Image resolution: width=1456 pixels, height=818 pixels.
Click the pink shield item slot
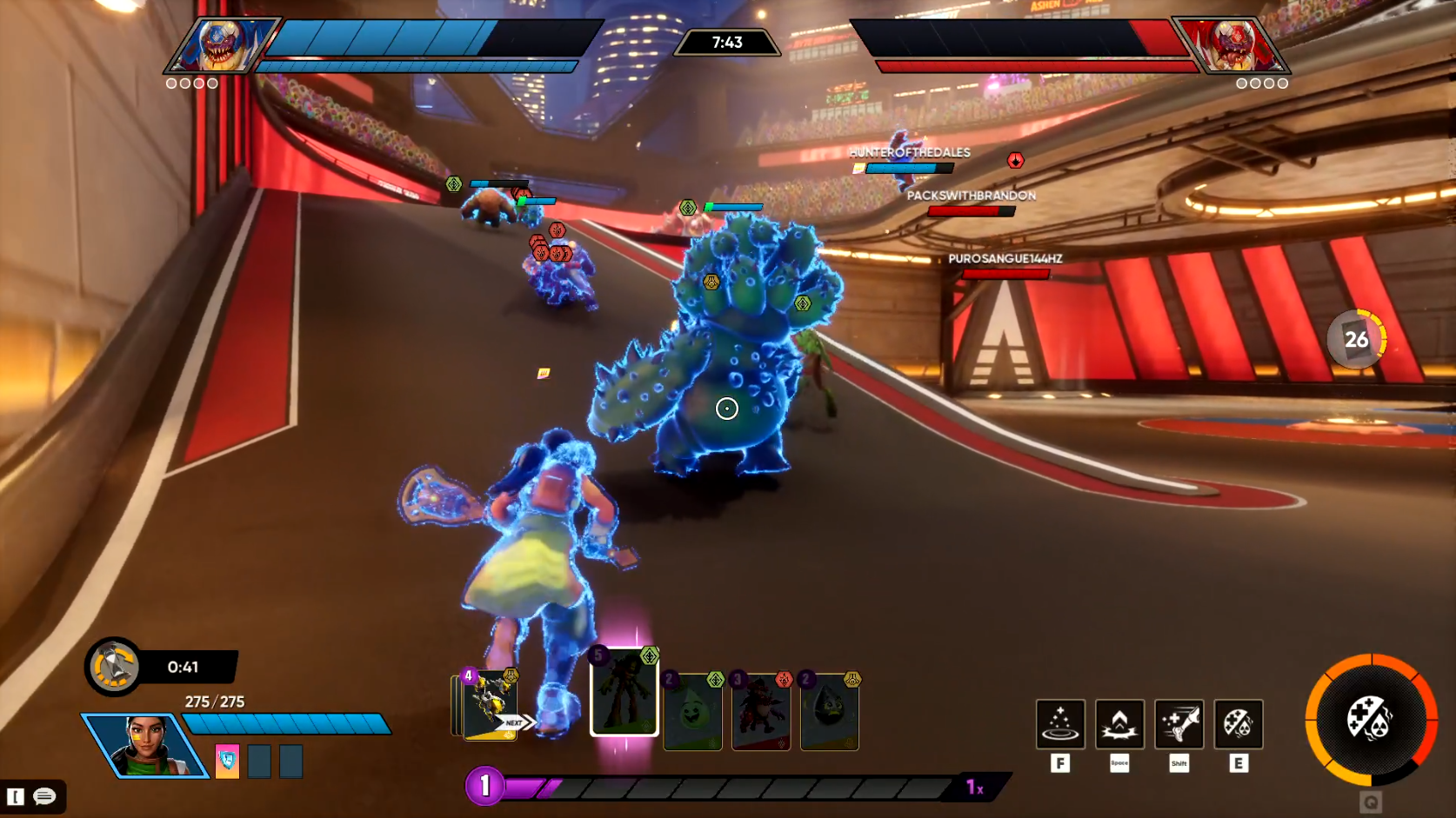coord(227,761)
